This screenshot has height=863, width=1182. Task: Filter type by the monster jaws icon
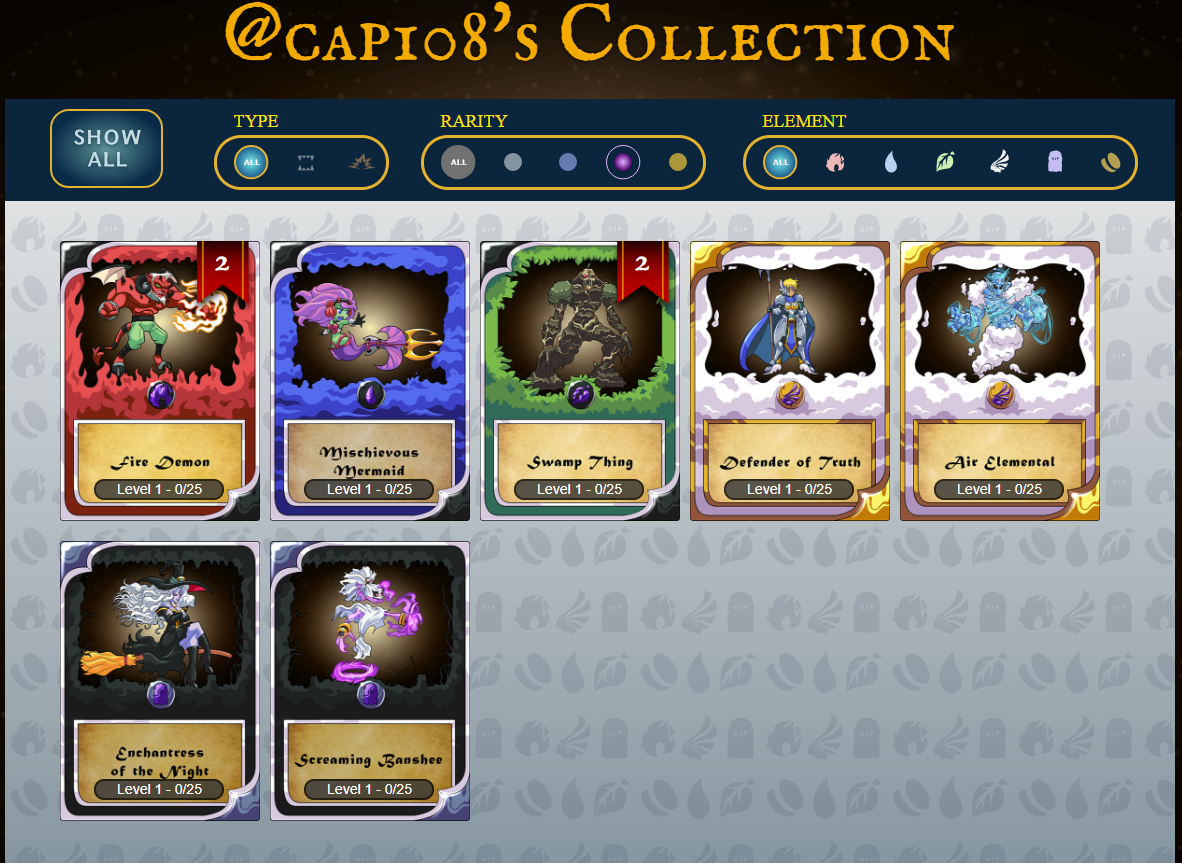coord(306,162)
